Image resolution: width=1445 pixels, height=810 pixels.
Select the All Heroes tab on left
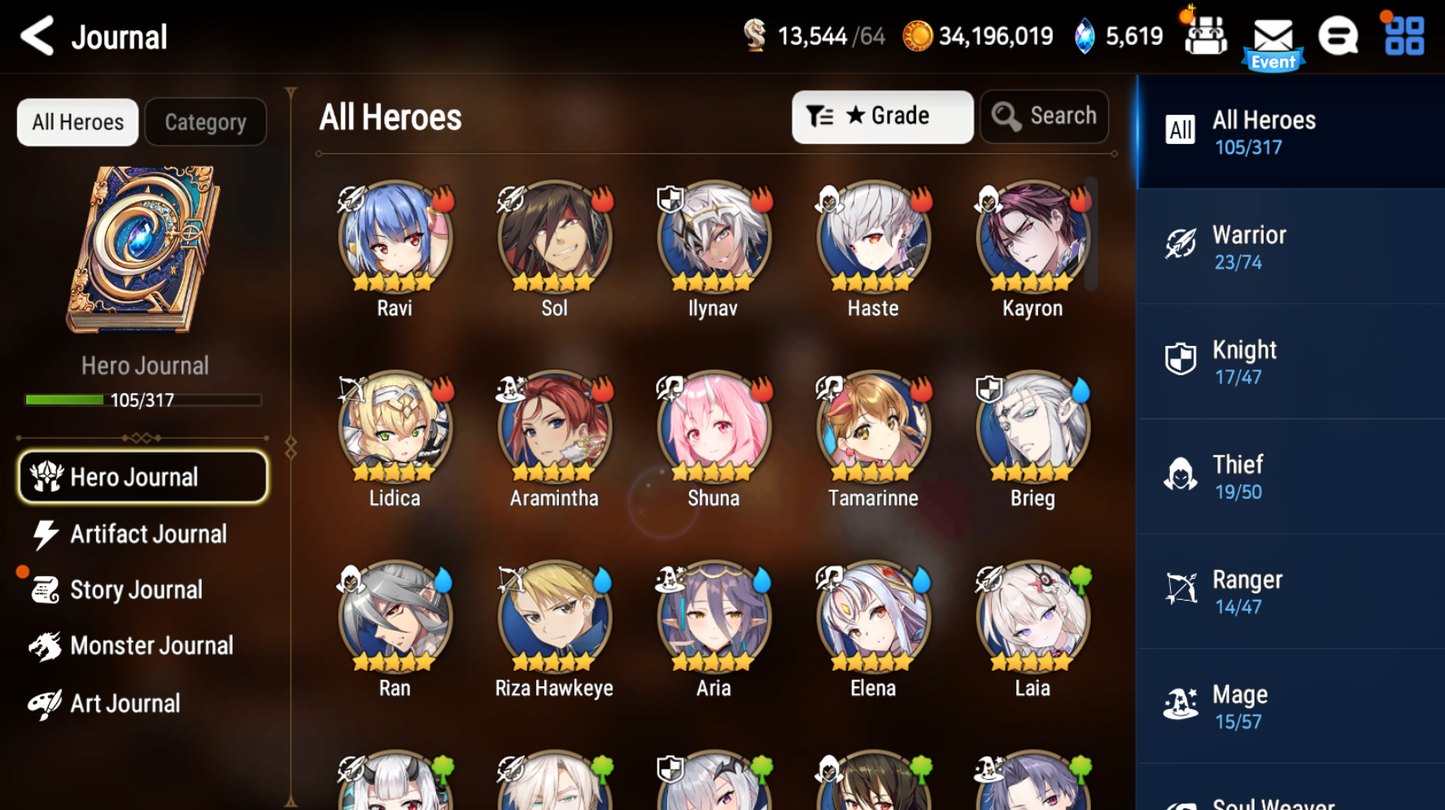coord(76,121)
